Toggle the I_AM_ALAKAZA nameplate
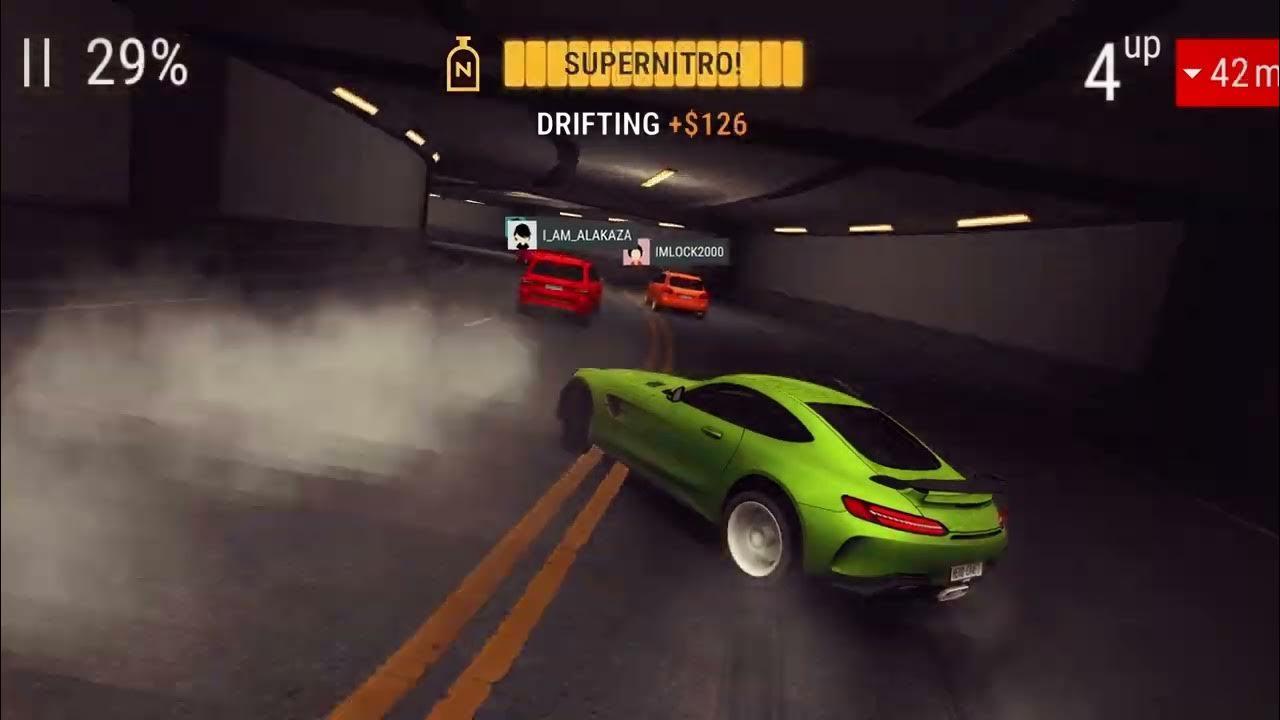 [582, 236]
